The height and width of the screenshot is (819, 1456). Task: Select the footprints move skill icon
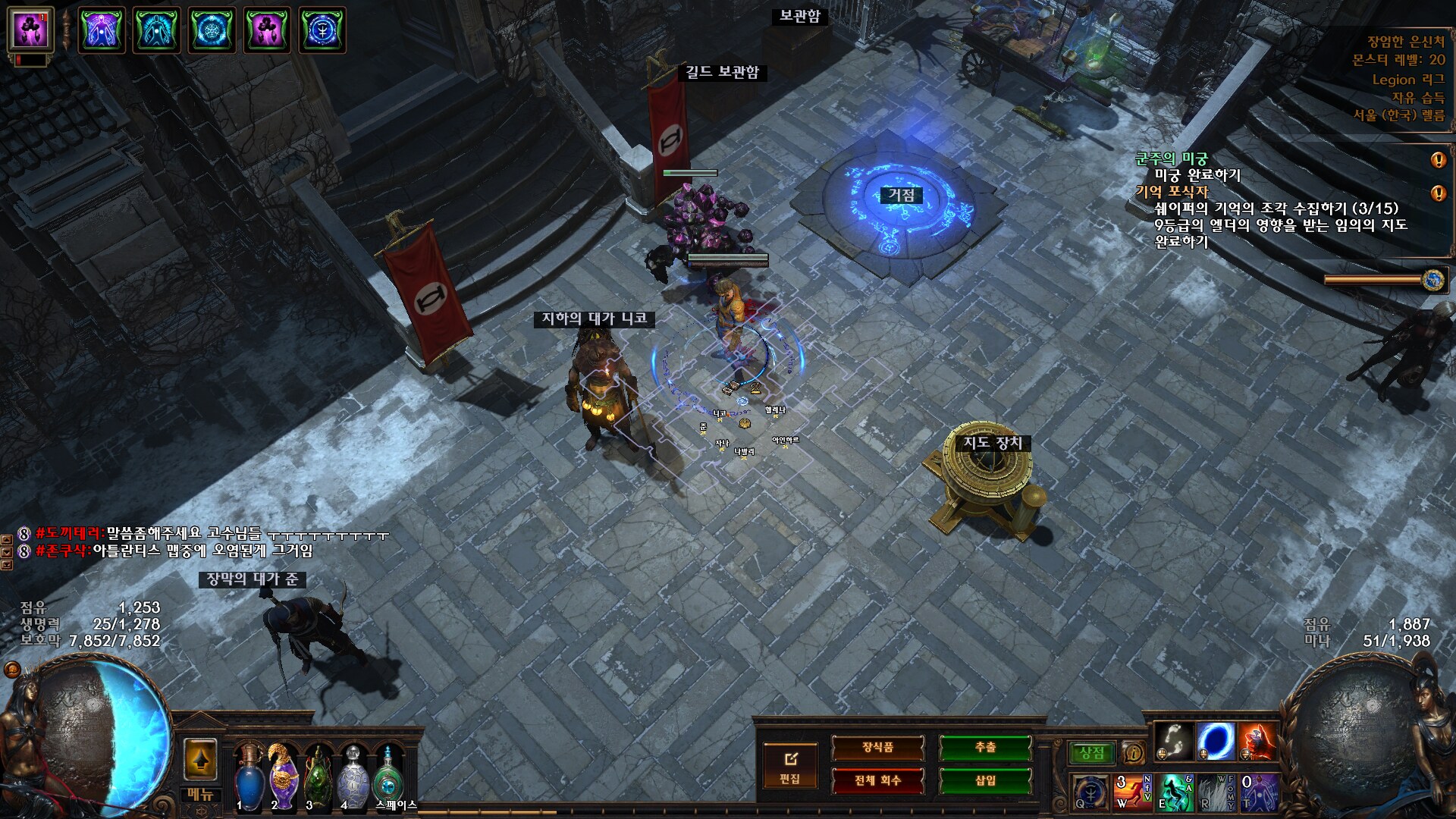coord(1174,741)
